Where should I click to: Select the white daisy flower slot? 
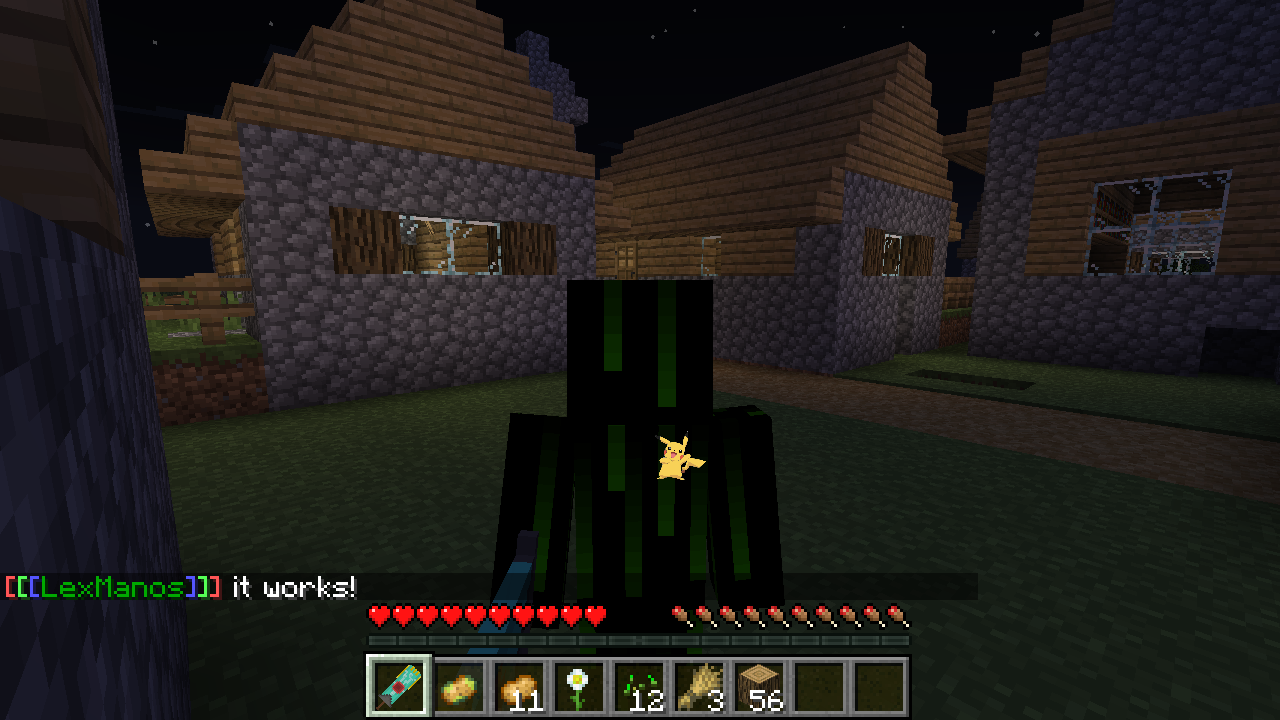pos(579,687)
